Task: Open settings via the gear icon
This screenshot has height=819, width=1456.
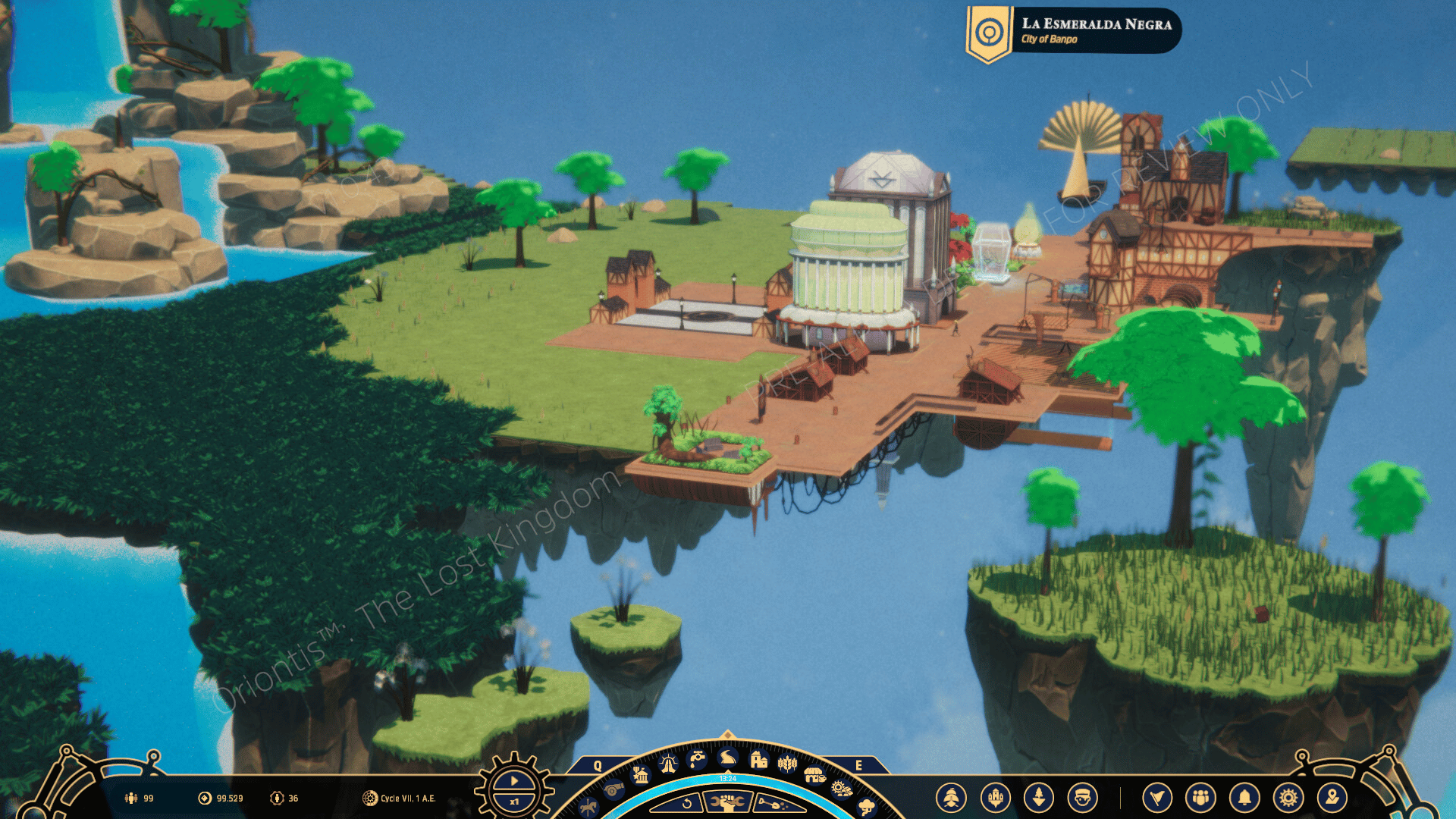Action: (x=1288, y=798)
